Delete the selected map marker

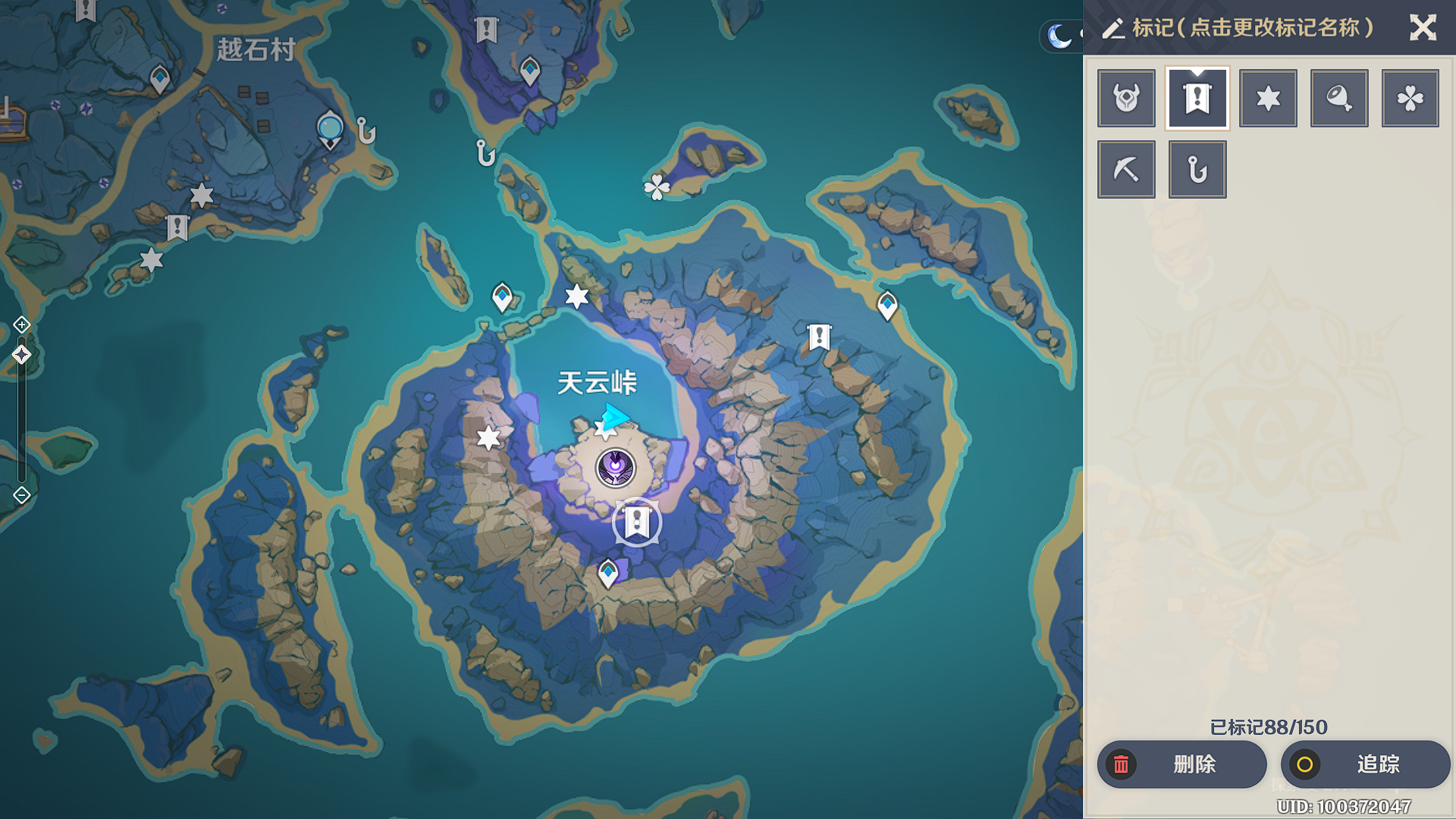click(1181, 764)
